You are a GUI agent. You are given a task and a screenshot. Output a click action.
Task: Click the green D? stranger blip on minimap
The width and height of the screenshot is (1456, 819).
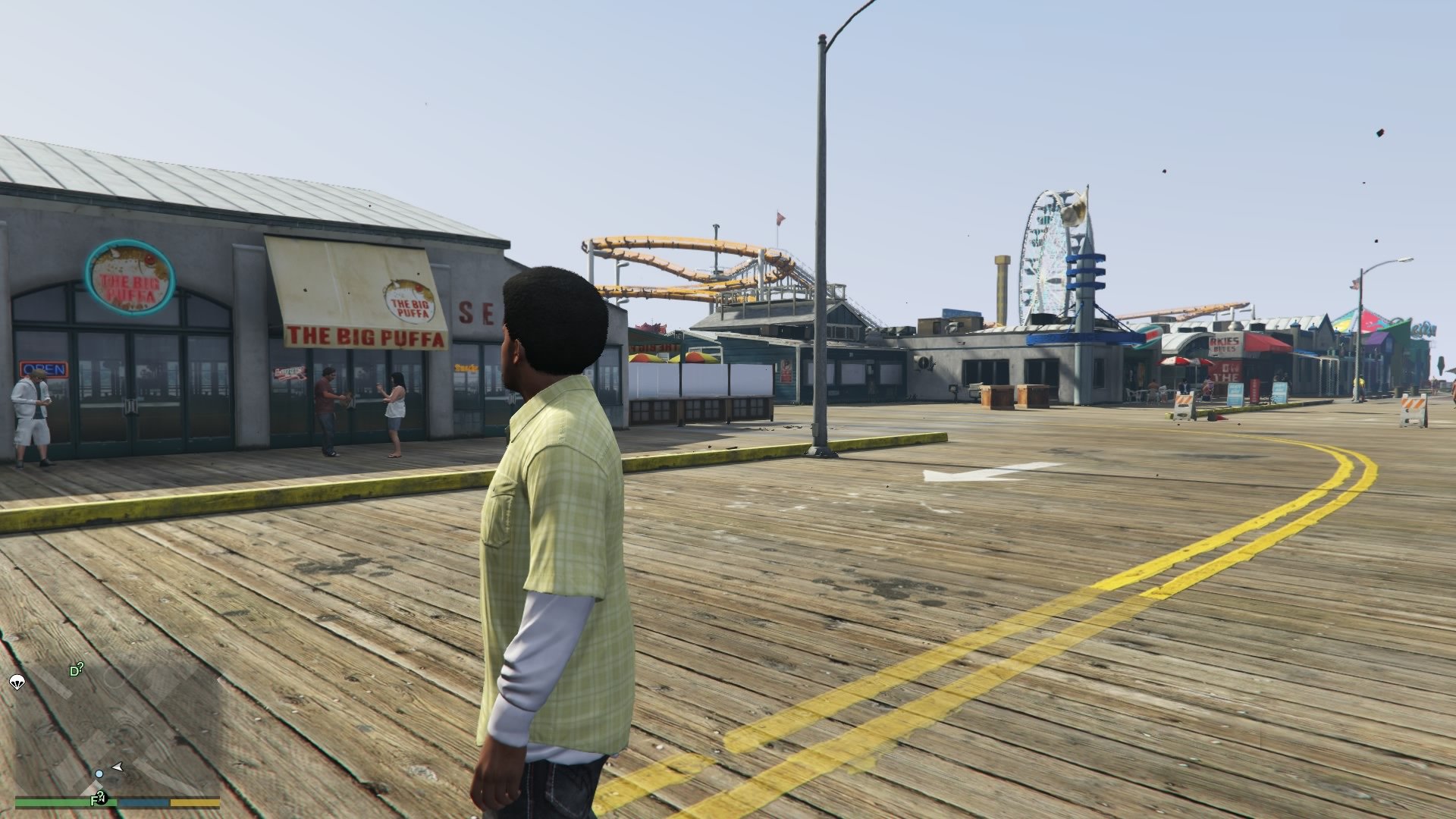pos(76,669)
